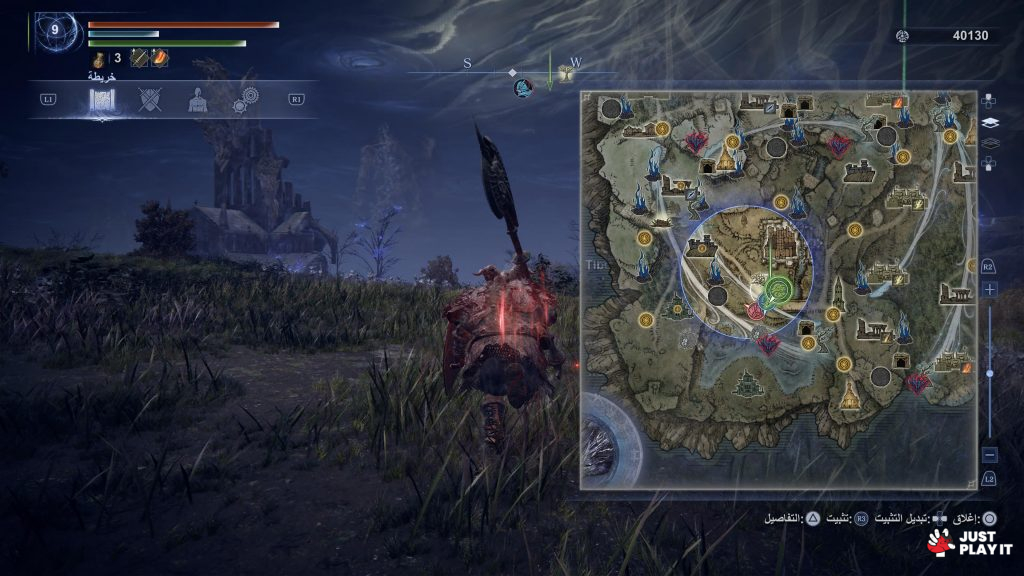Switch to the crossed swords equipment tab

click(x=150, y=100)
